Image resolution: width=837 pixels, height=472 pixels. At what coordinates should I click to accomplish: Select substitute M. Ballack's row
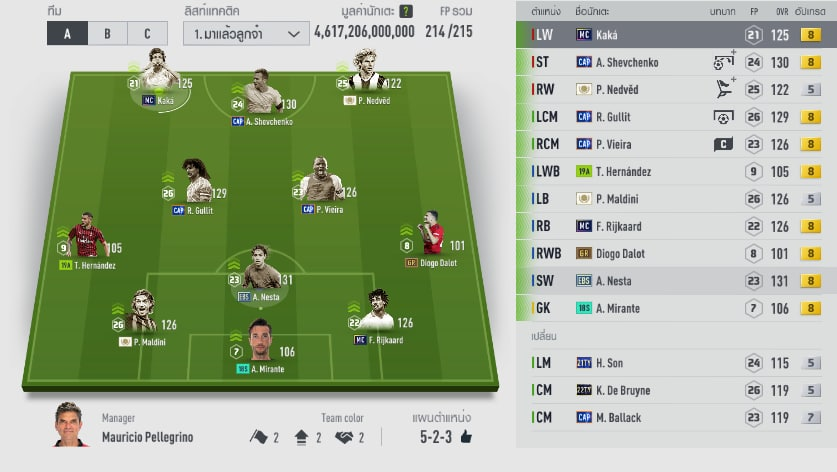click(x=676, y=417)
